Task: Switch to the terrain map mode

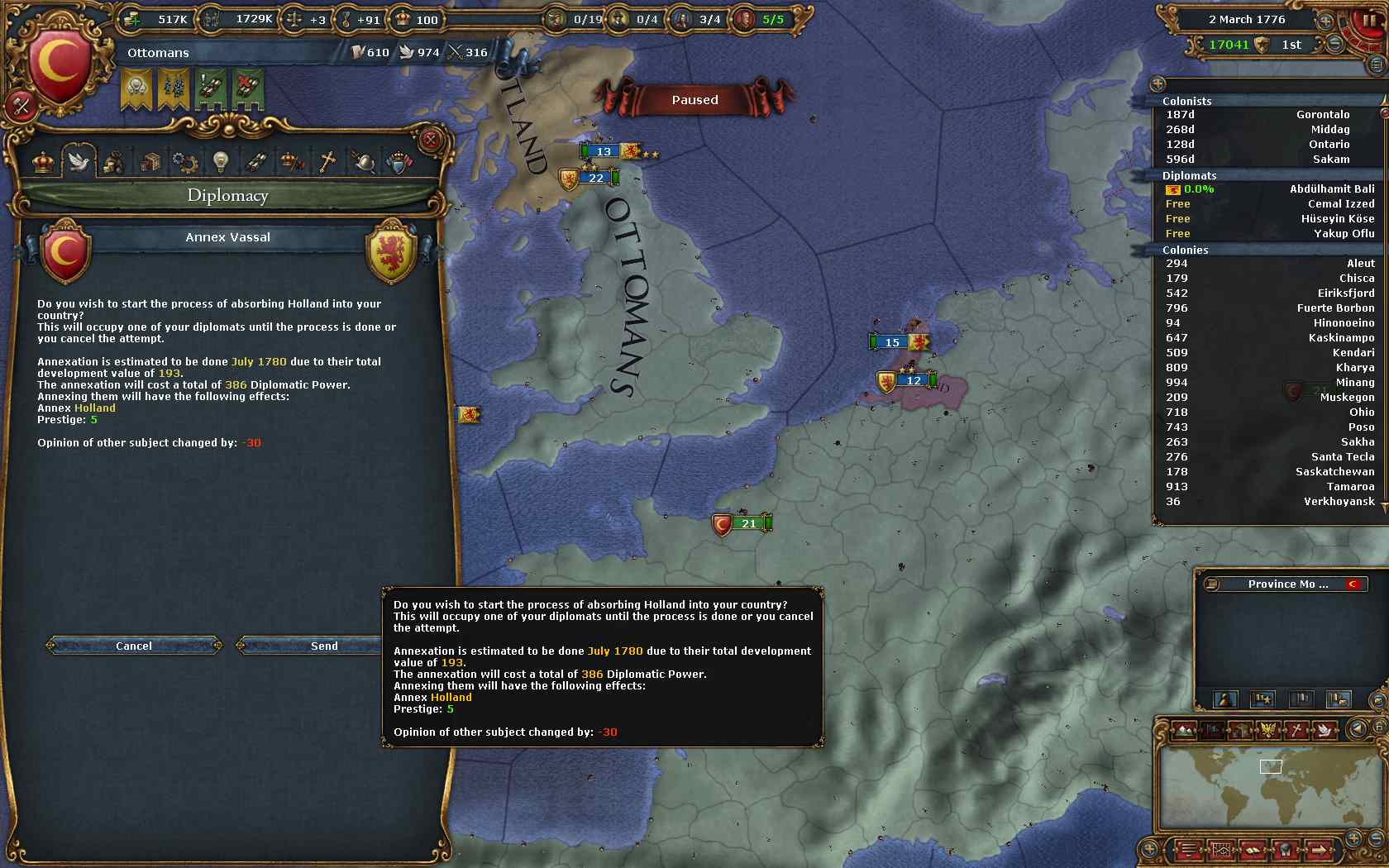Action: click(1184, 730)
